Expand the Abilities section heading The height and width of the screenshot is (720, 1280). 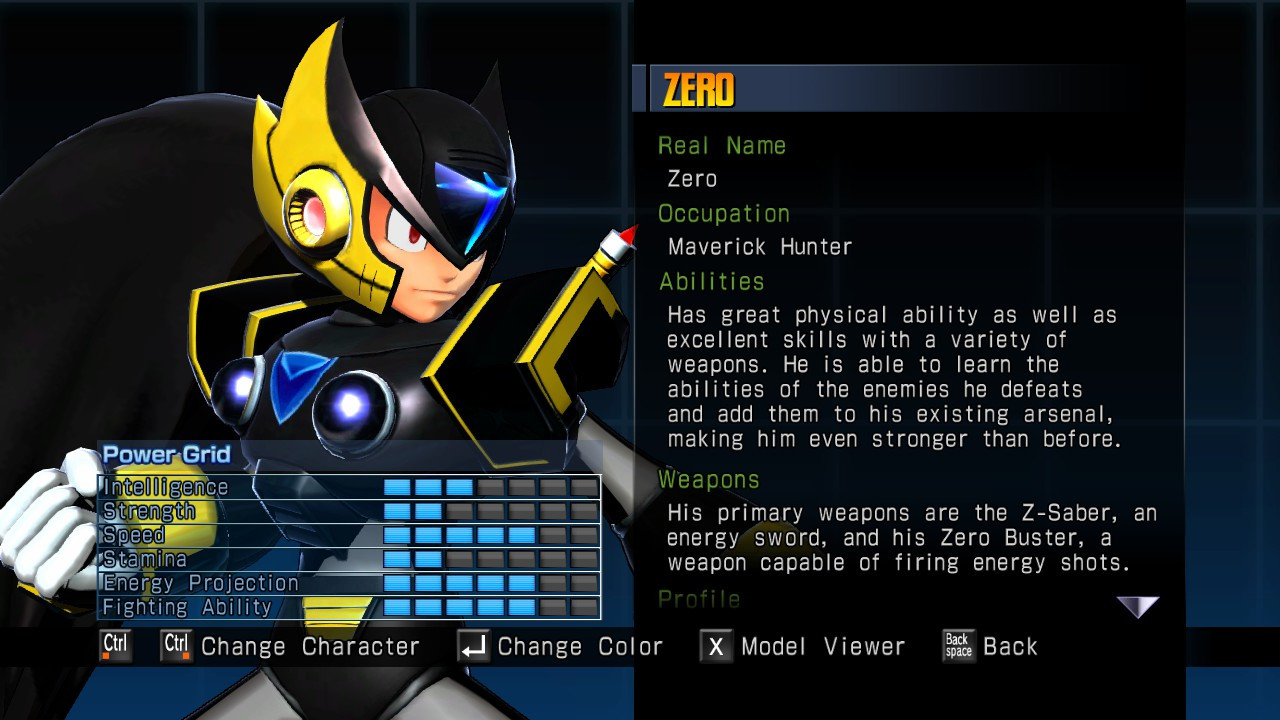[712, 282]
